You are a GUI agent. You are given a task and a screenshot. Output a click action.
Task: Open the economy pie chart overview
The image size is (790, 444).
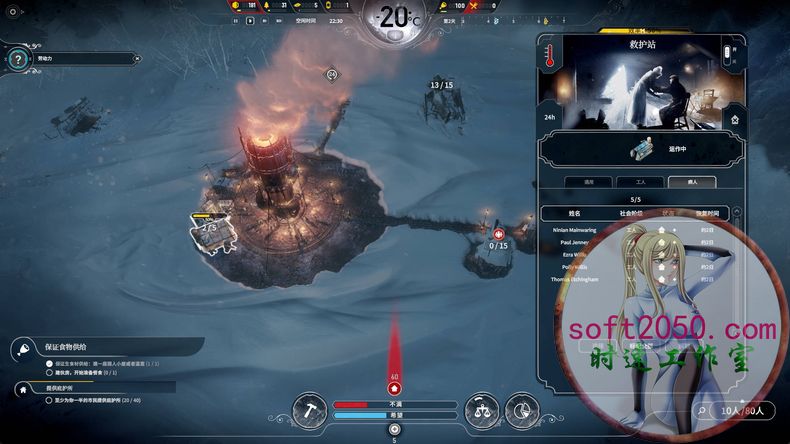pos(520,407)
